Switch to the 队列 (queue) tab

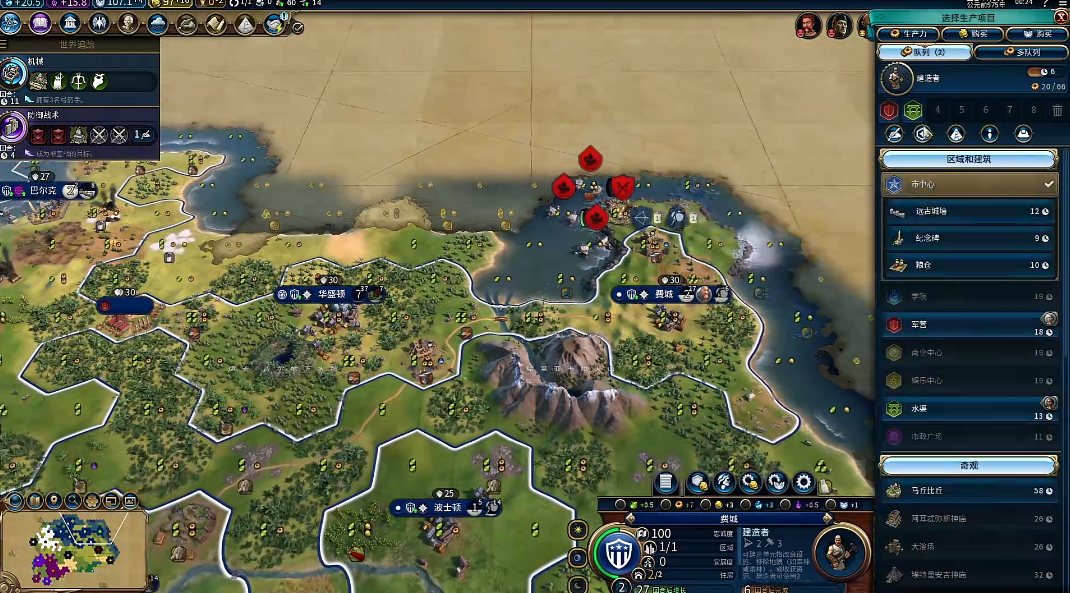(x=924, y=52)
